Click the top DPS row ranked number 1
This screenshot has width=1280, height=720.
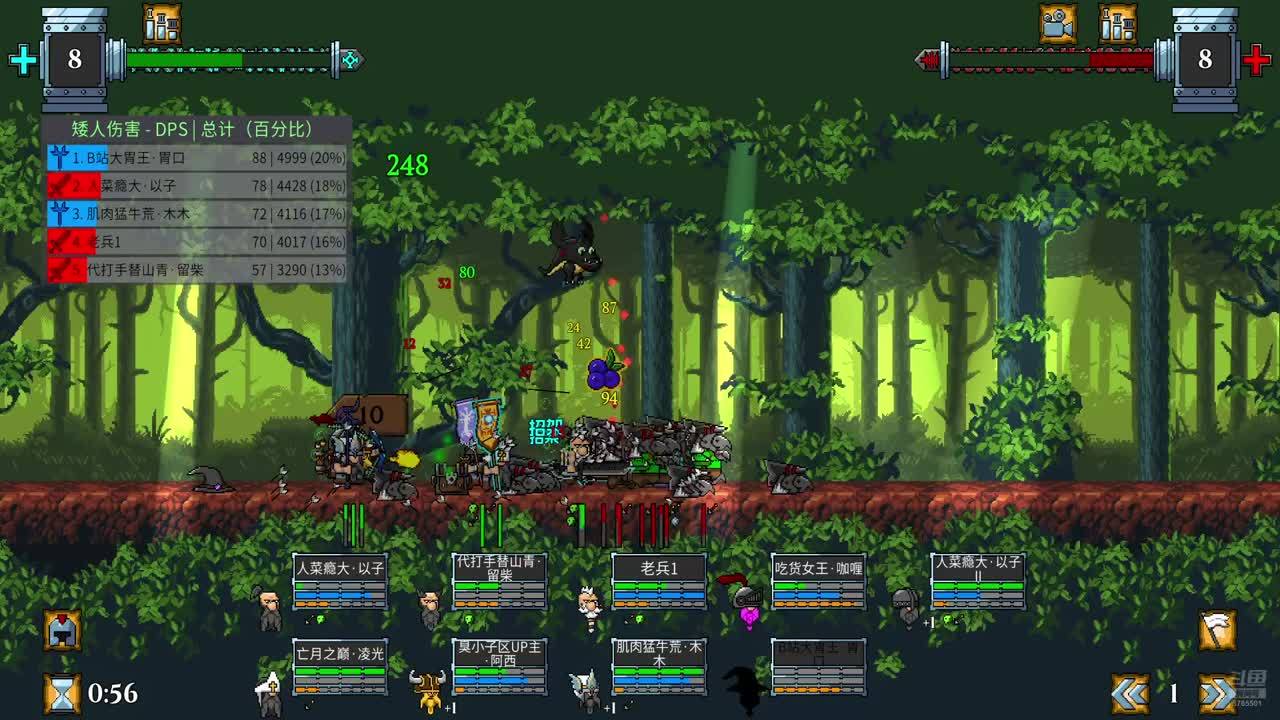(196, 157)
